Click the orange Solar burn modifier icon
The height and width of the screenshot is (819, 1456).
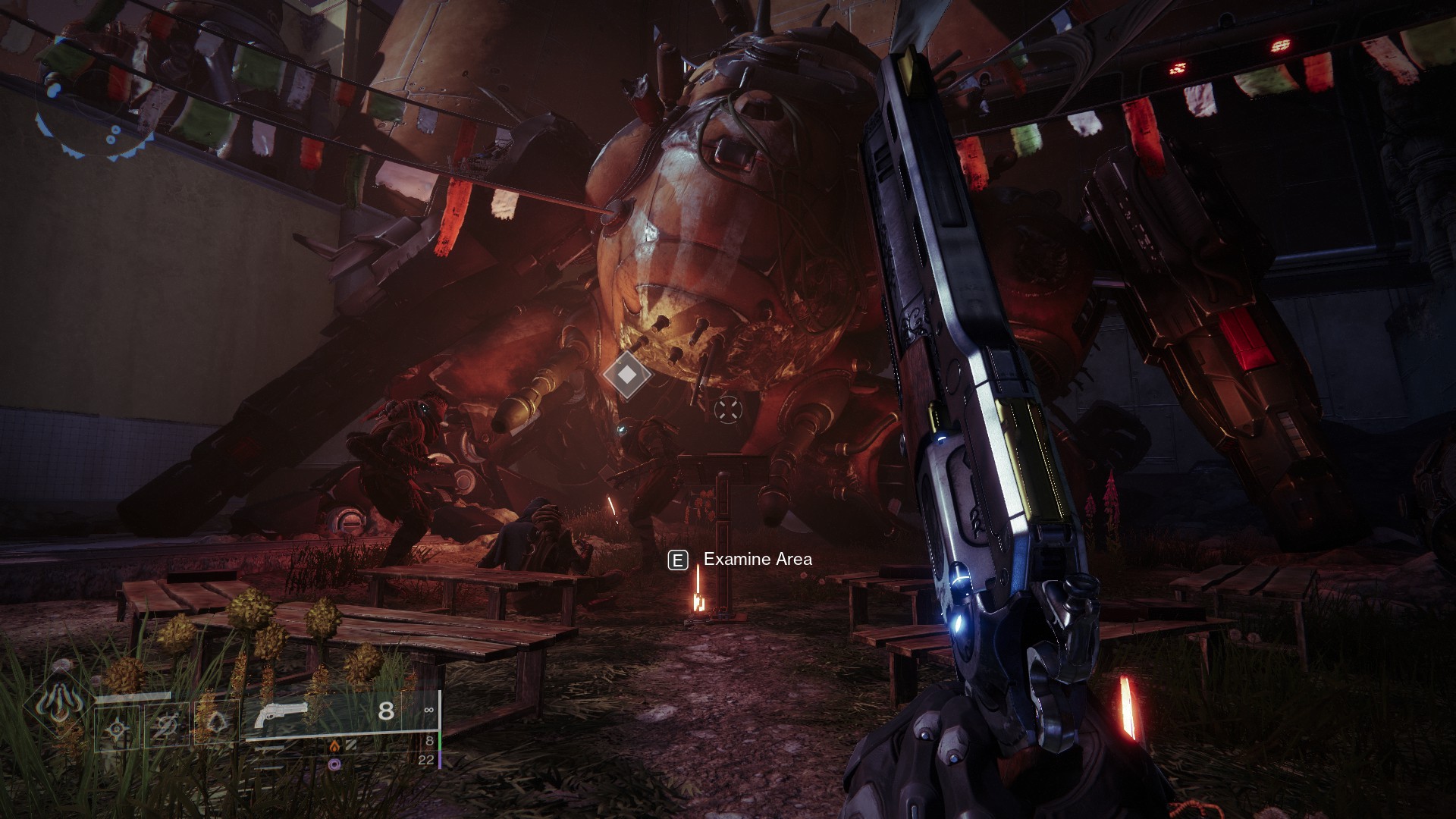335,745
